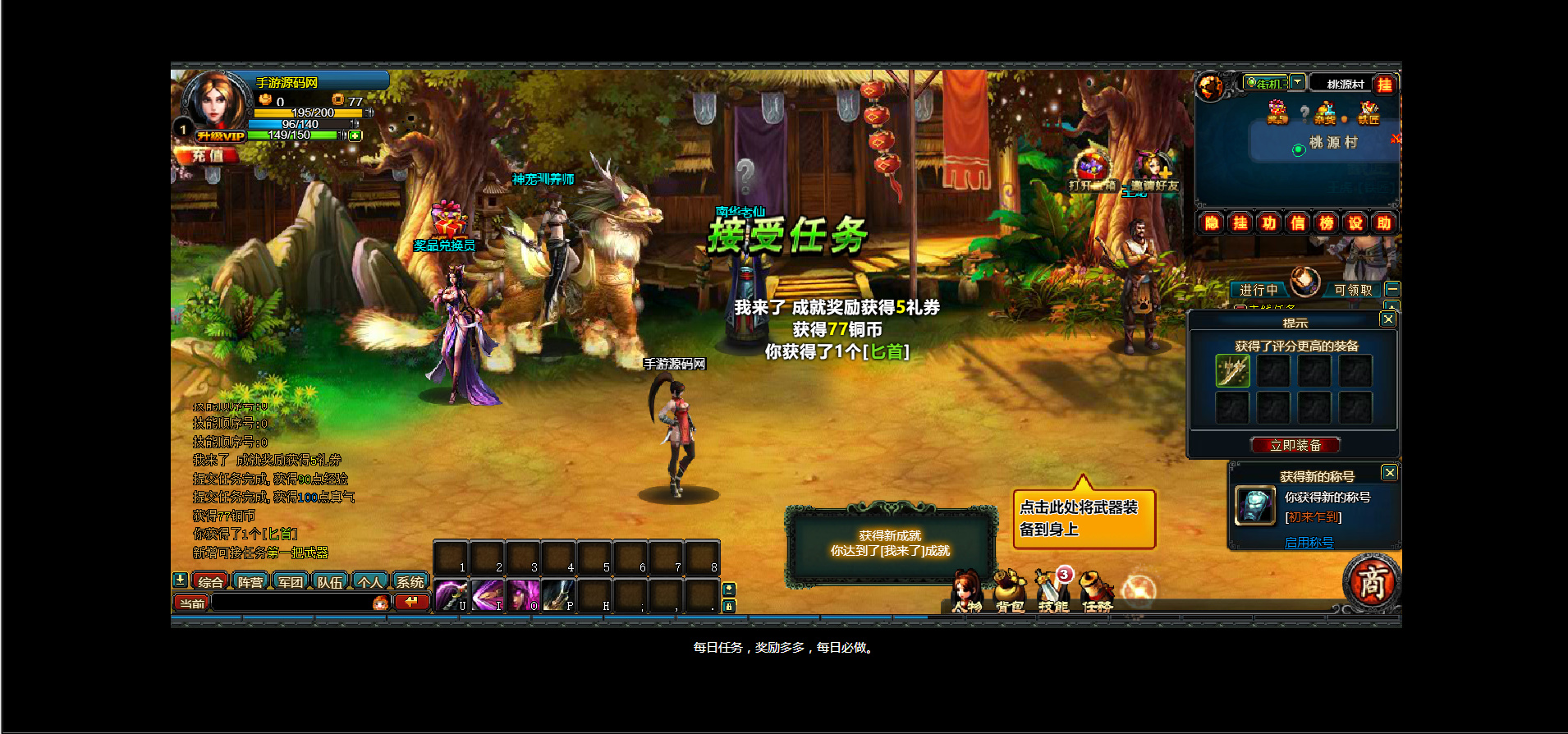The image size is (1568, 734).
Task: Activate the skill bound to U
Action: [450, 595]
